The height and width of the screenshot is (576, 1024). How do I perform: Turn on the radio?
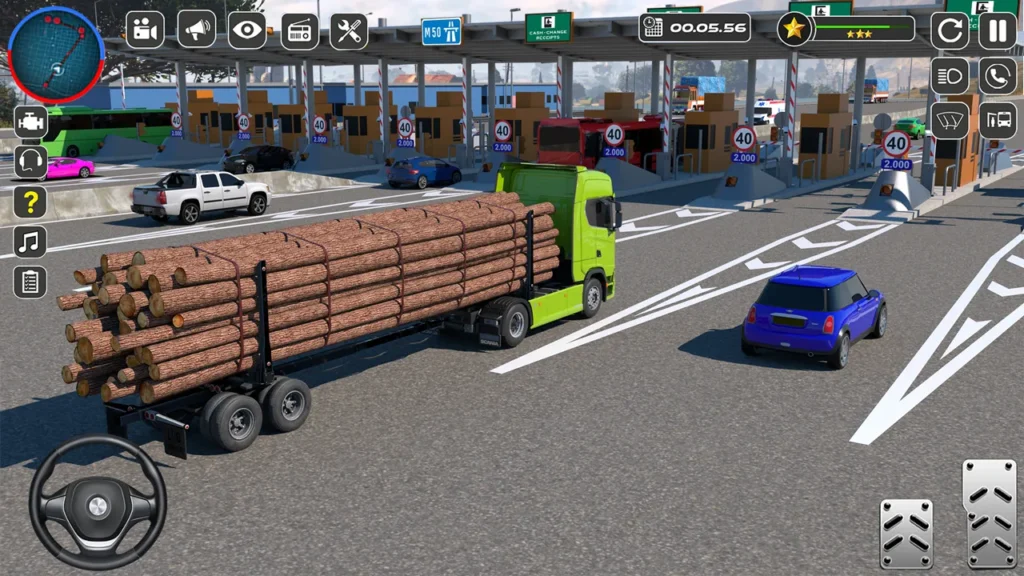[x=299, y=31]
